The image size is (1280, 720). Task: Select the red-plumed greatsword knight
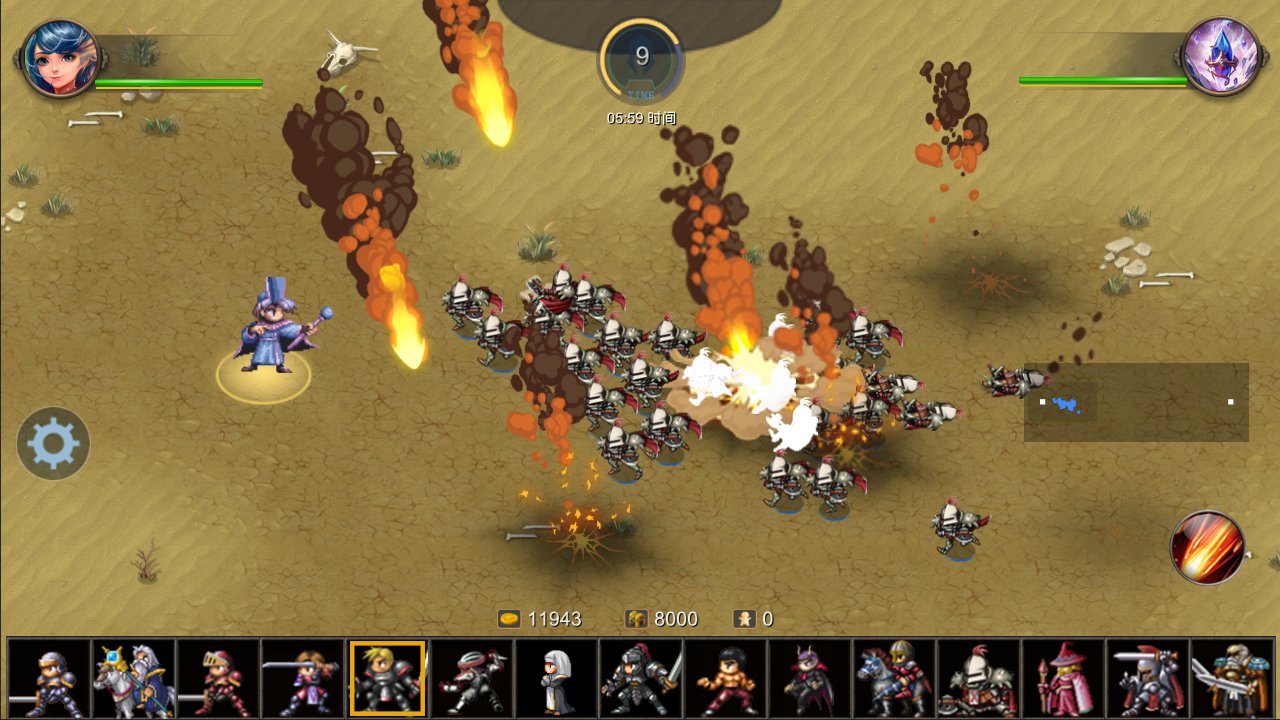click(x=1148, y=679)
